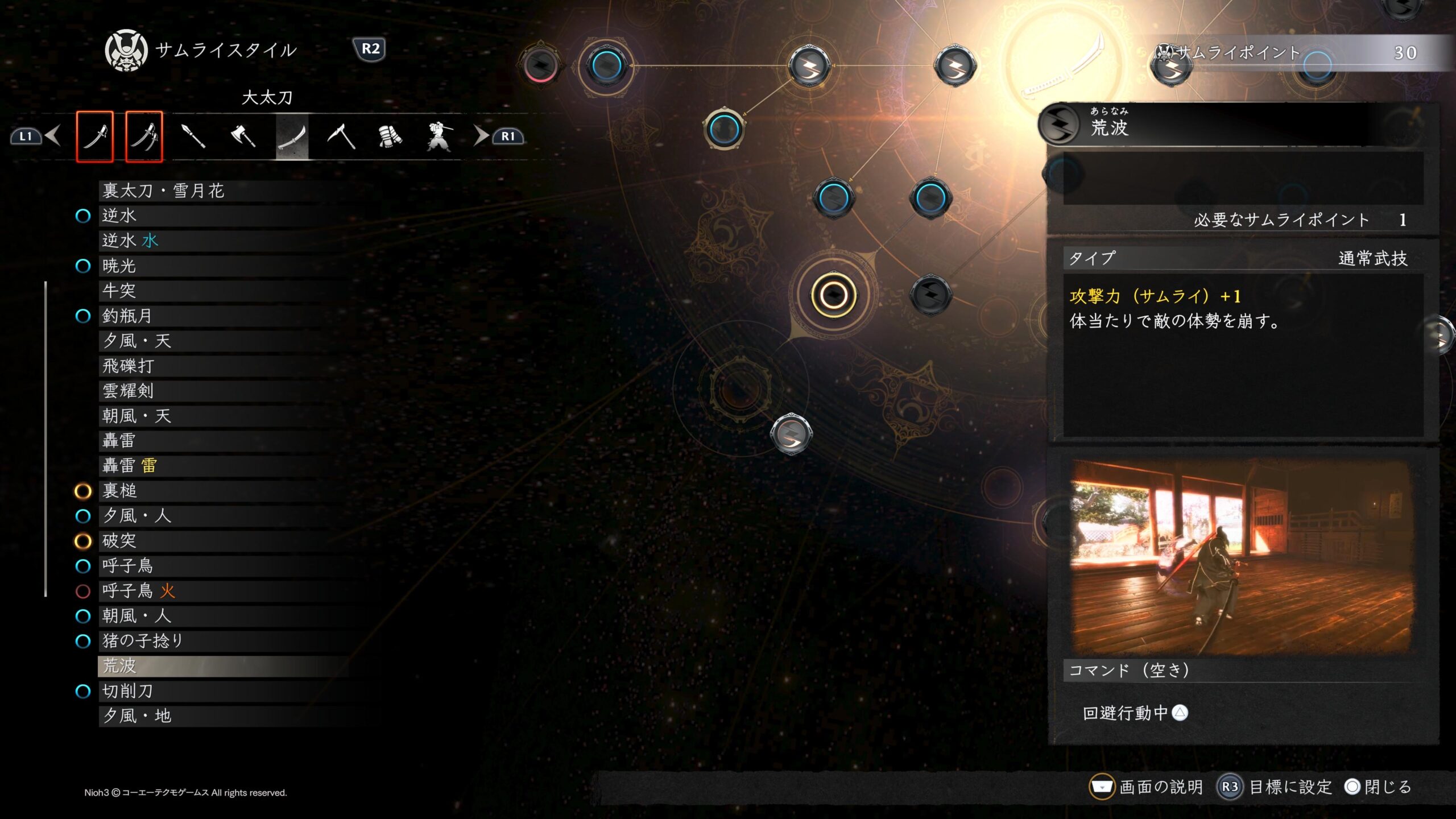
Task: Open the kusarigama sickle weapon tab
Action: pyautogui.click(x=341, y=136)
